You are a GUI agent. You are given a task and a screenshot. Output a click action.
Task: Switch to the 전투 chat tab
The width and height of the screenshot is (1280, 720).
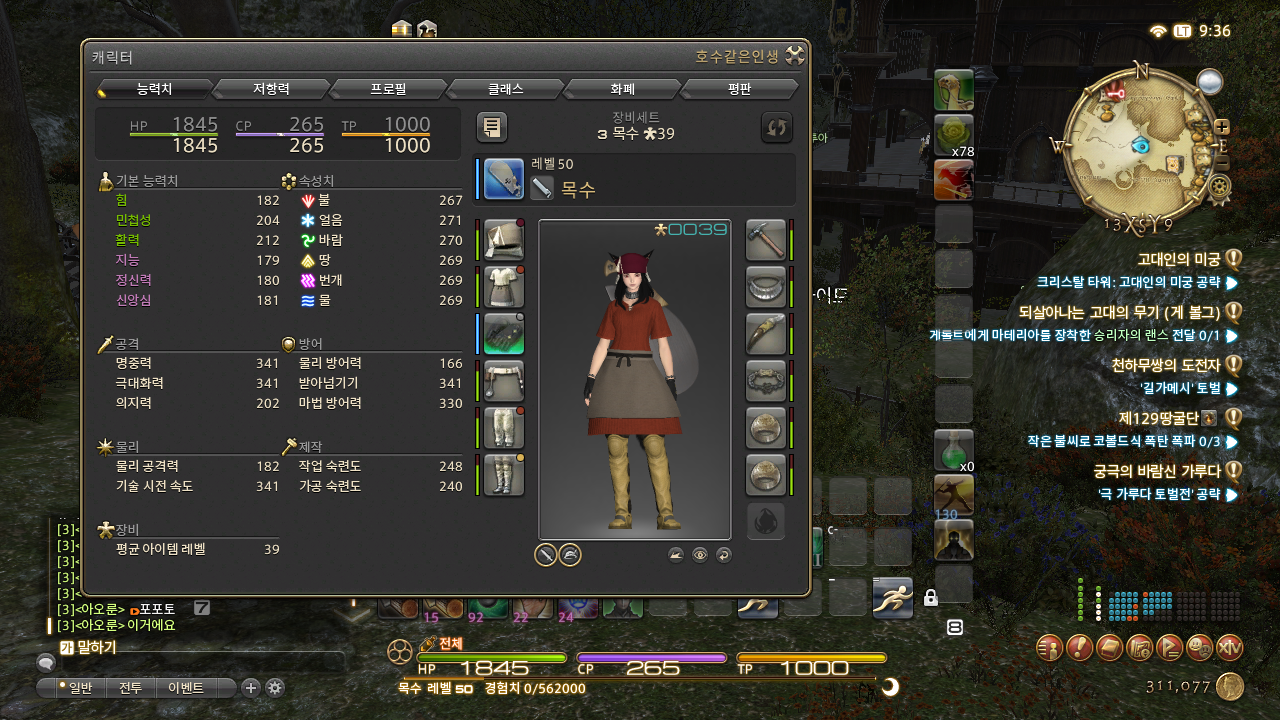coord(130,688)
